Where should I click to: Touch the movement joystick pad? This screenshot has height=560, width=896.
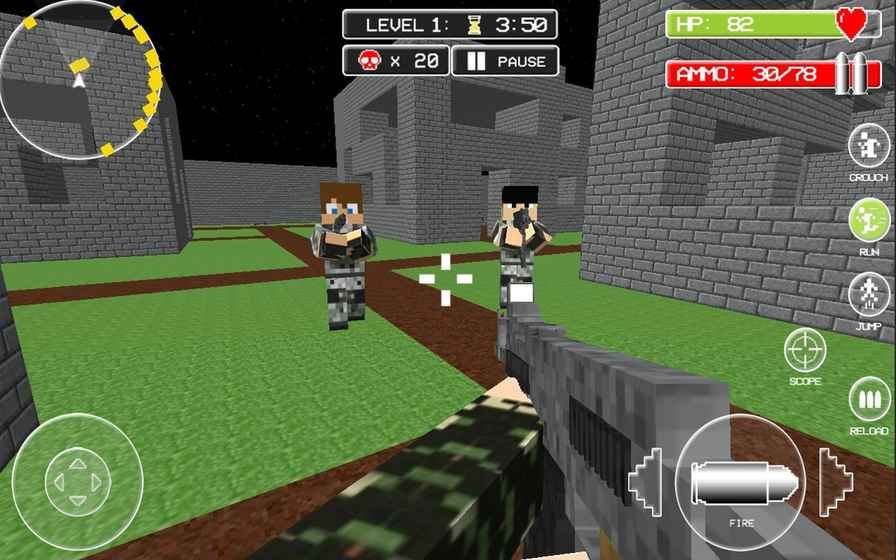click(x=77, y=482)
